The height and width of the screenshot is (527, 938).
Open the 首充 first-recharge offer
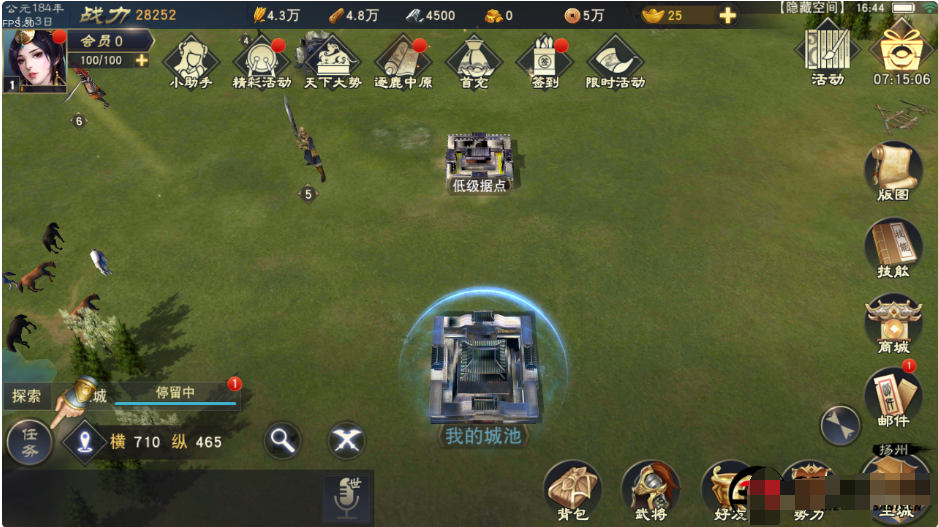(474, 60)
